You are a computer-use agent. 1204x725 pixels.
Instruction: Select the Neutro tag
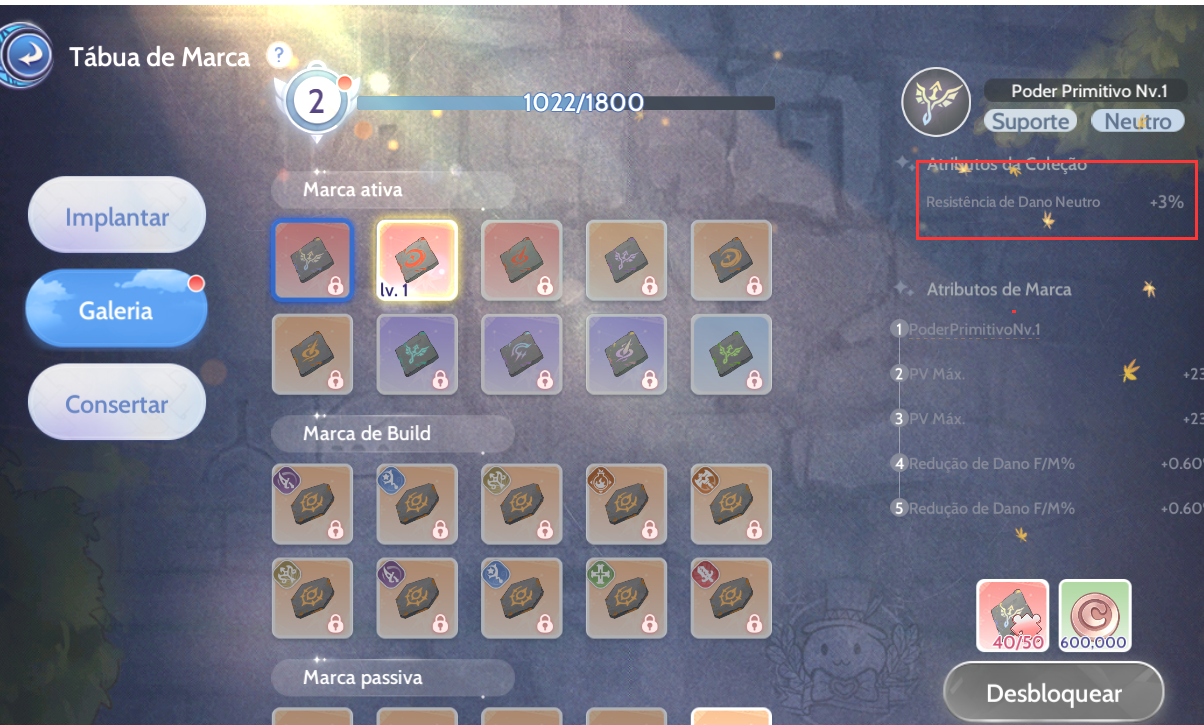[1138, 121]
